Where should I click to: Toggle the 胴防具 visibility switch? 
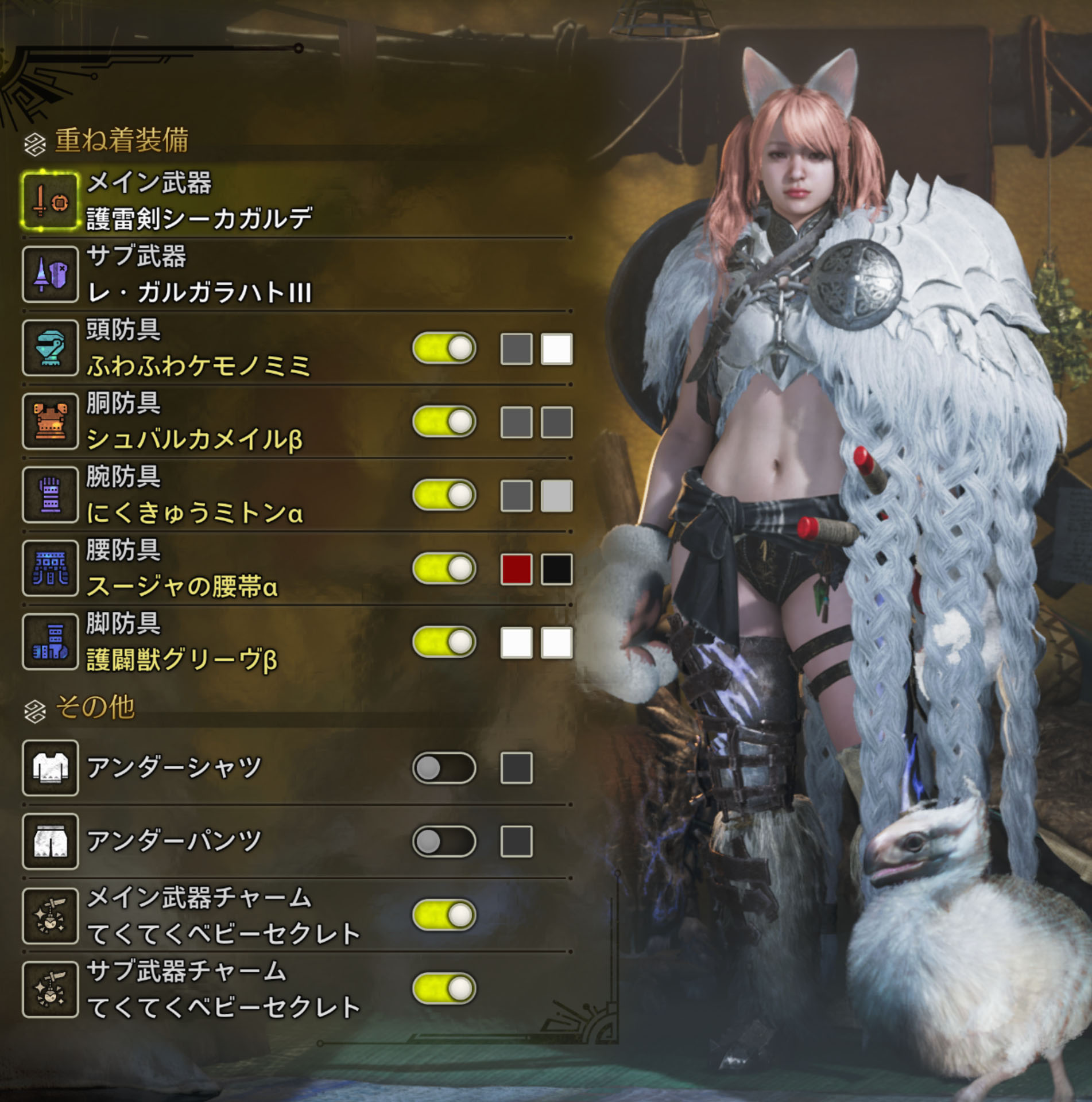coord(444,421)
